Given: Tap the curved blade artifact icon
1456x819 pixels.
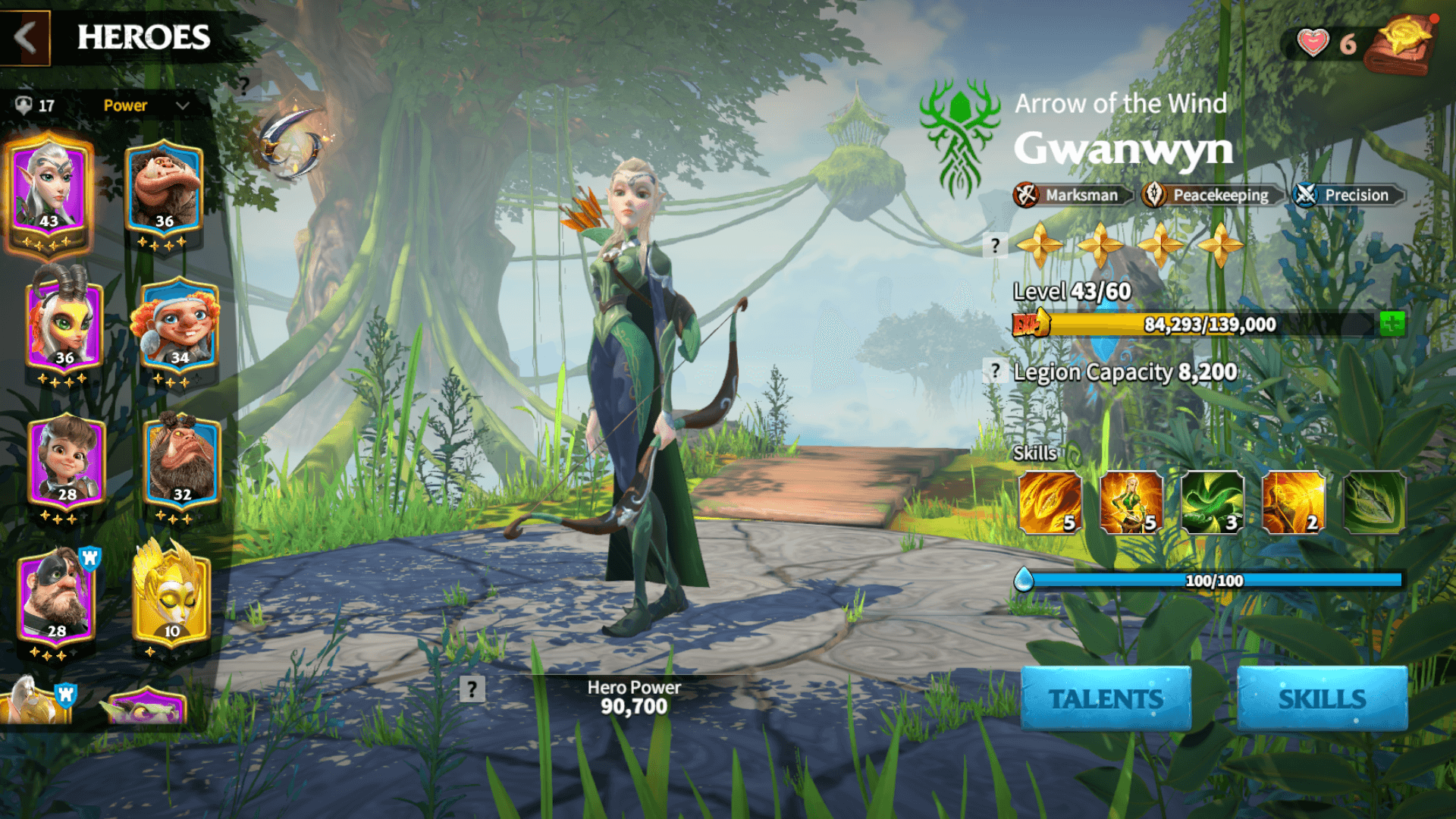Looking at the screenshot, I should tap(292, 142).
